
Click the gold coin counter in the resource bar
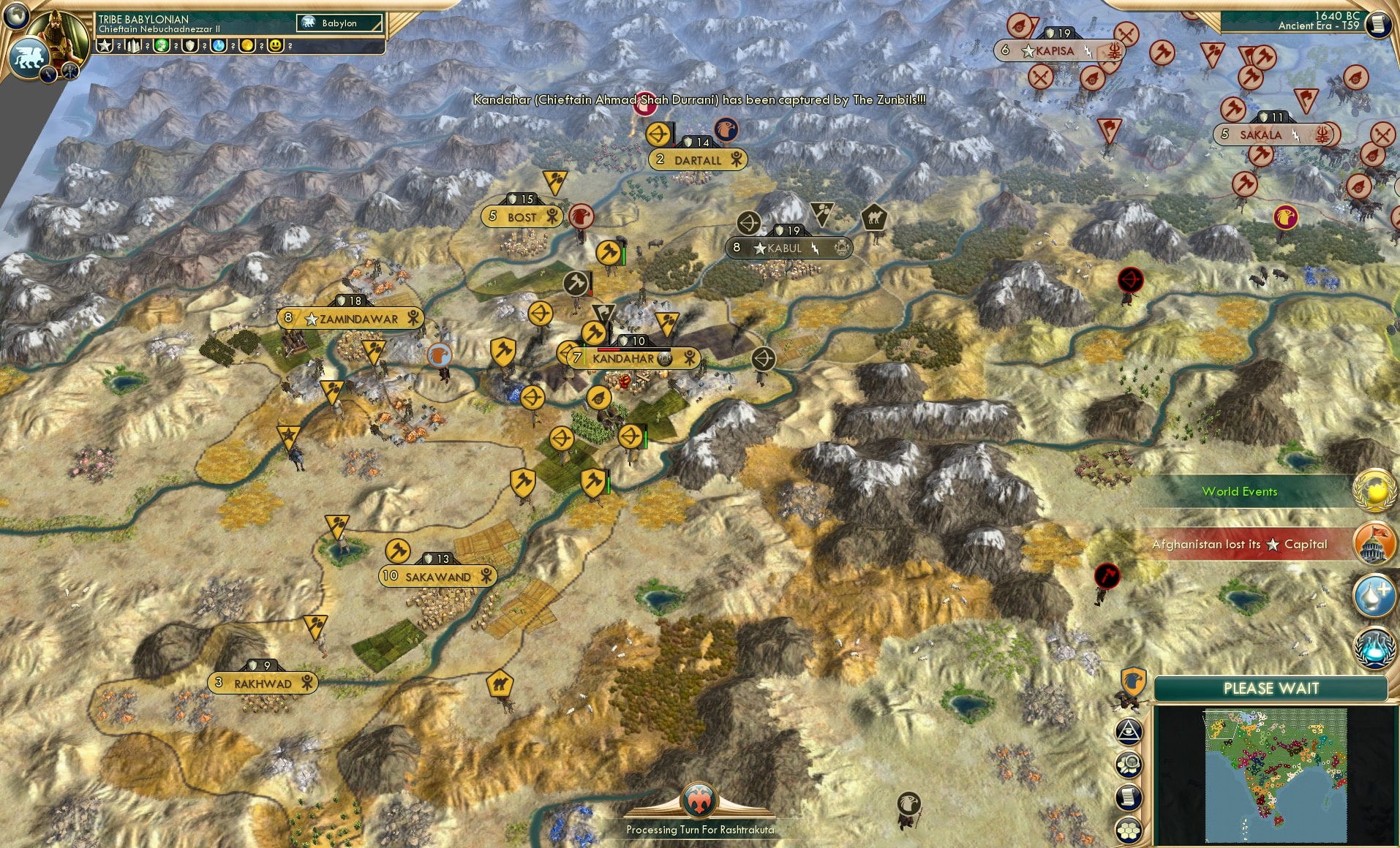(x=246, y=46)
